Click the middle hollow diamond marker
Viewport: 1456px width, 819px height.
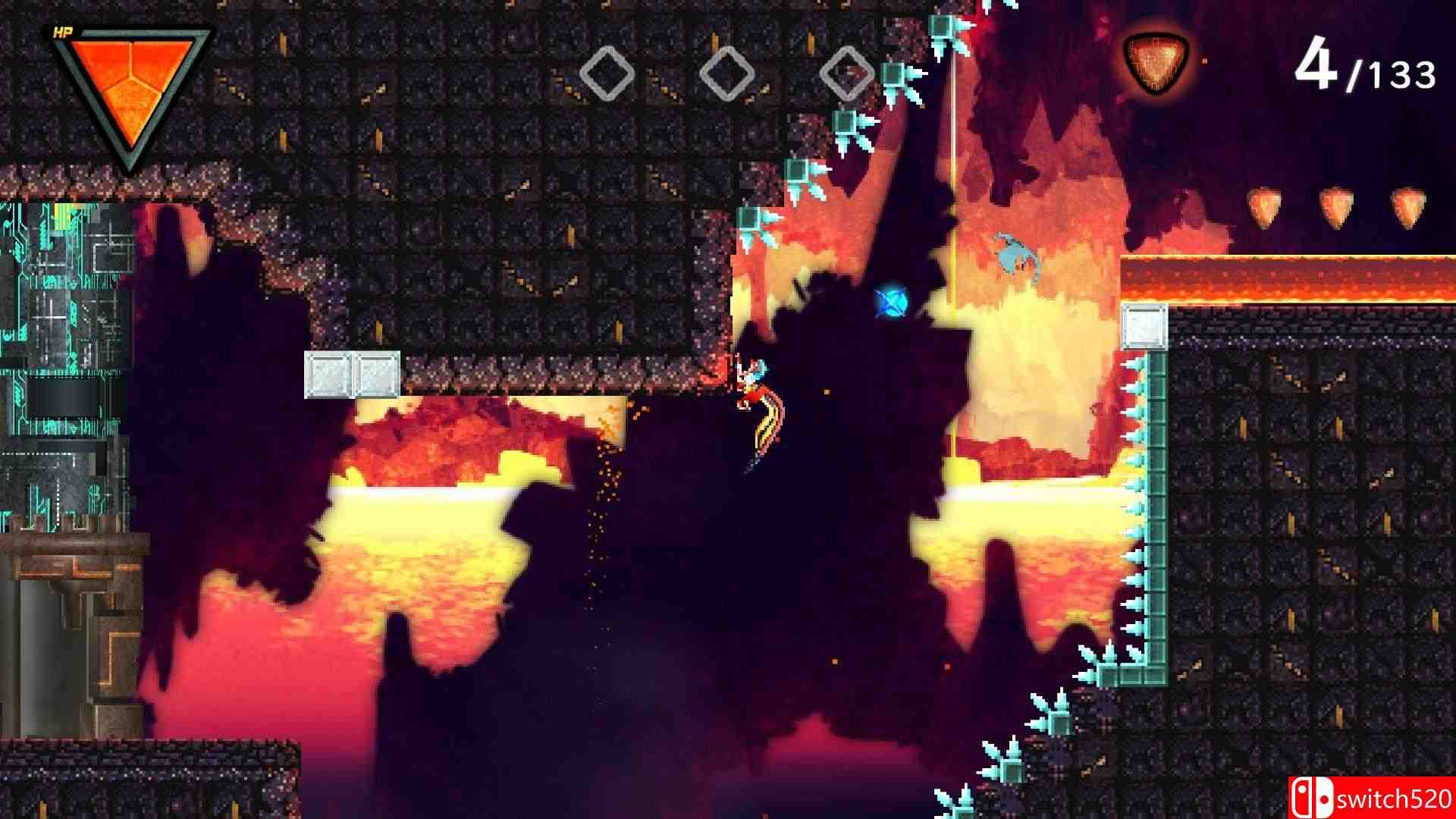click(x=728, y=72)
